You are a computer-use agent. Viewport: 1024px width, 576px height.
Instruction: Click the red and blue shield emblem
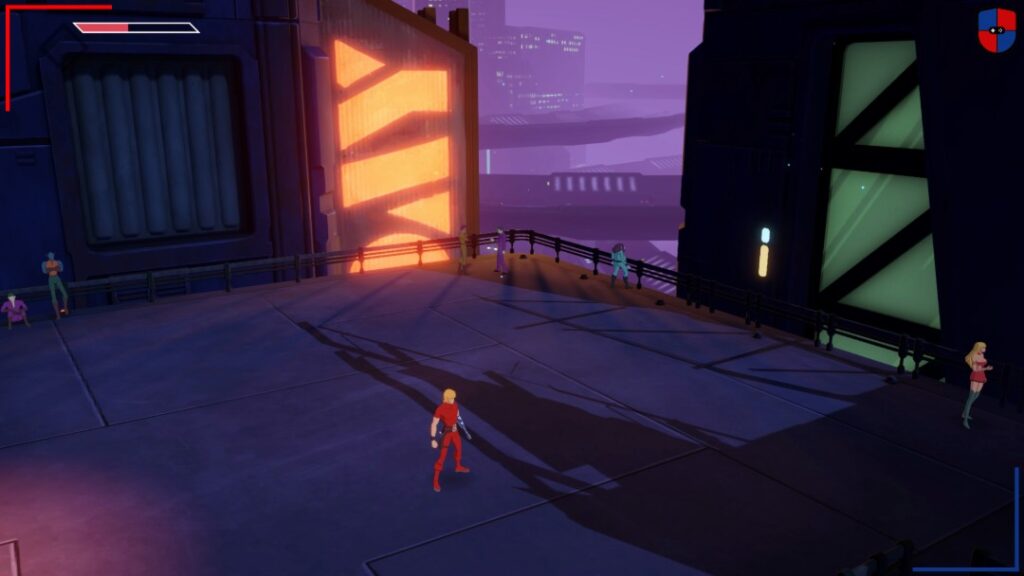click(x=996, y=30)
